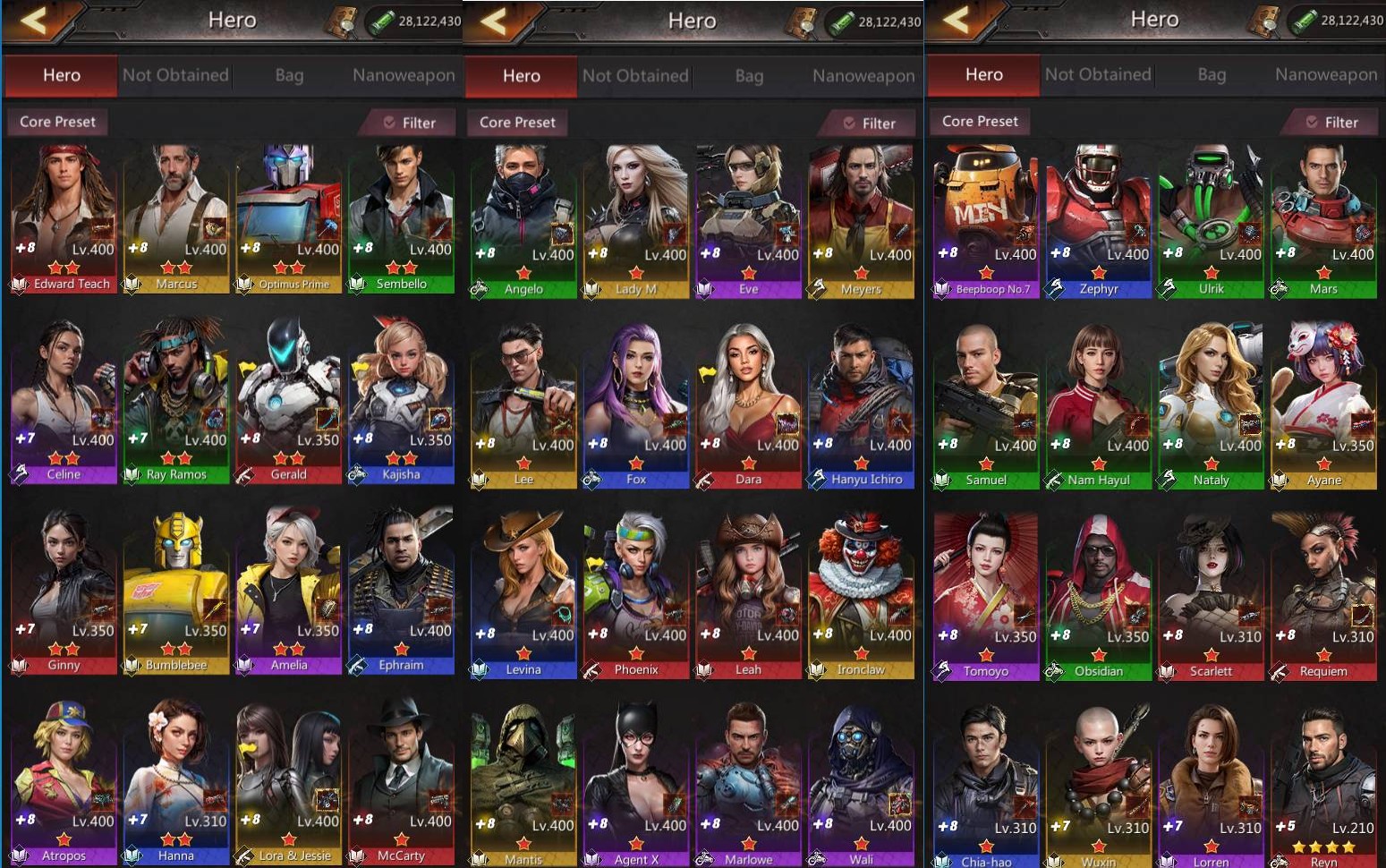This screenshot has height=868, width=1386.
Task: Choose the Ayane hero card
Action: 1323,409
